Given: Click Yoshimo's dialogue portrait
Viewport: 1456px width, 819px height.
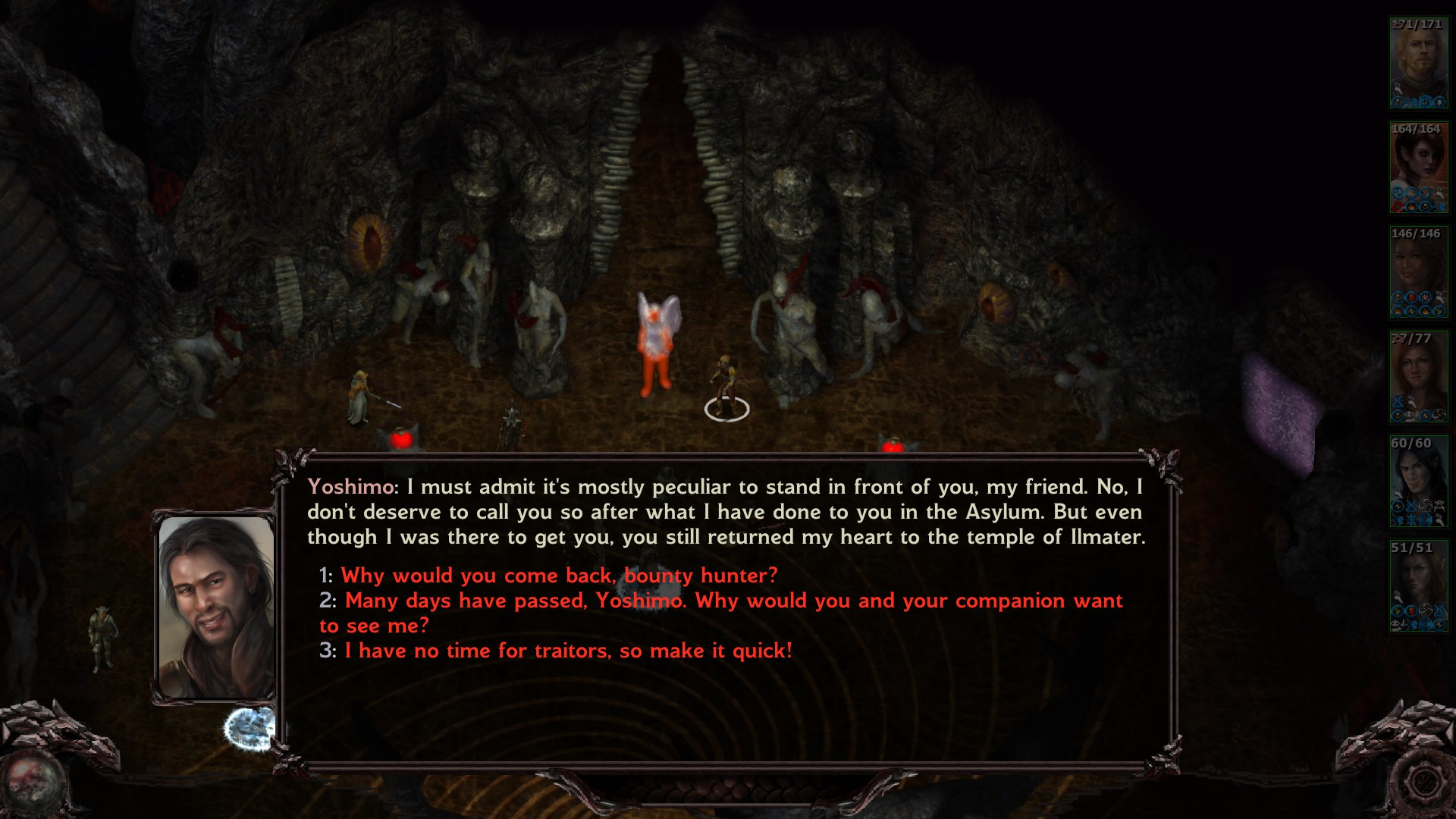Looking at the screenshot, I should coord(216,607).
